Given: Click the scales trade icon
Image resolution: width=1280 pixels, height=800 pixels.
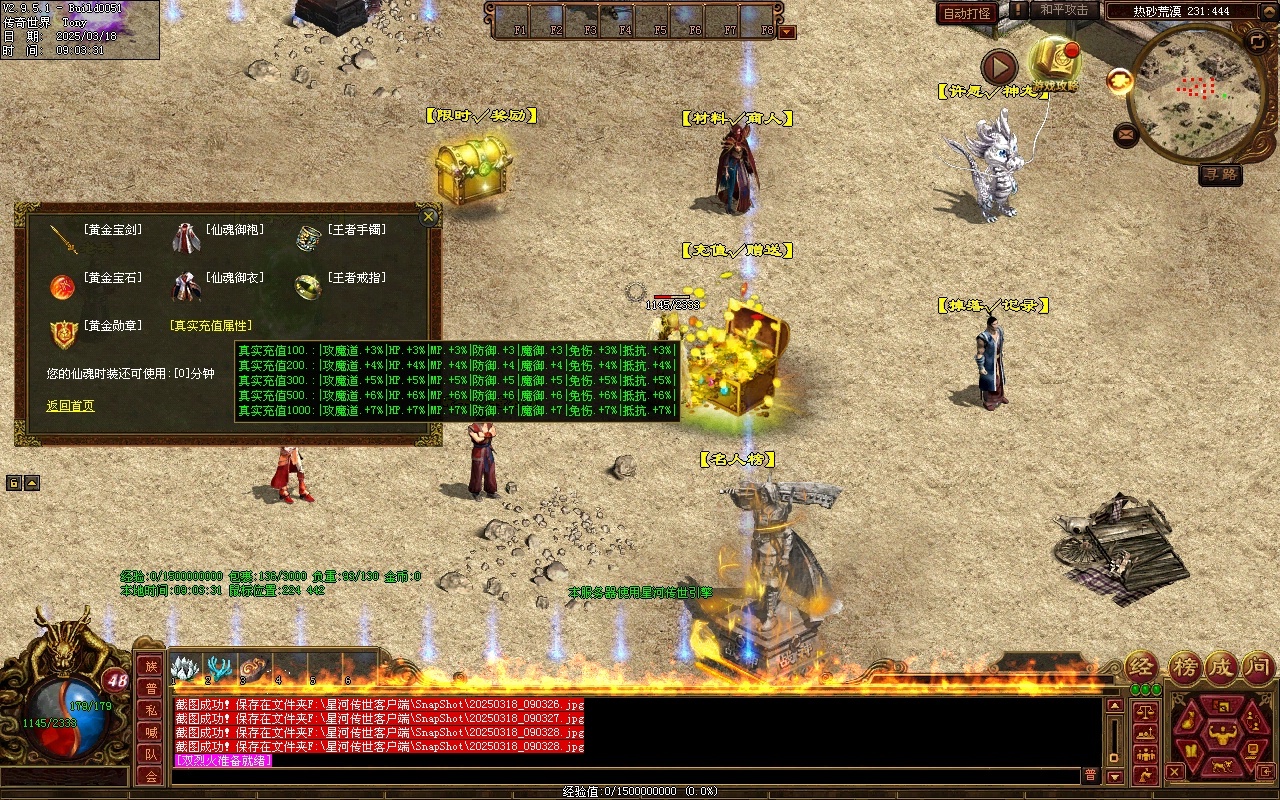Looking at the screenshot, I should (1146, 712).
